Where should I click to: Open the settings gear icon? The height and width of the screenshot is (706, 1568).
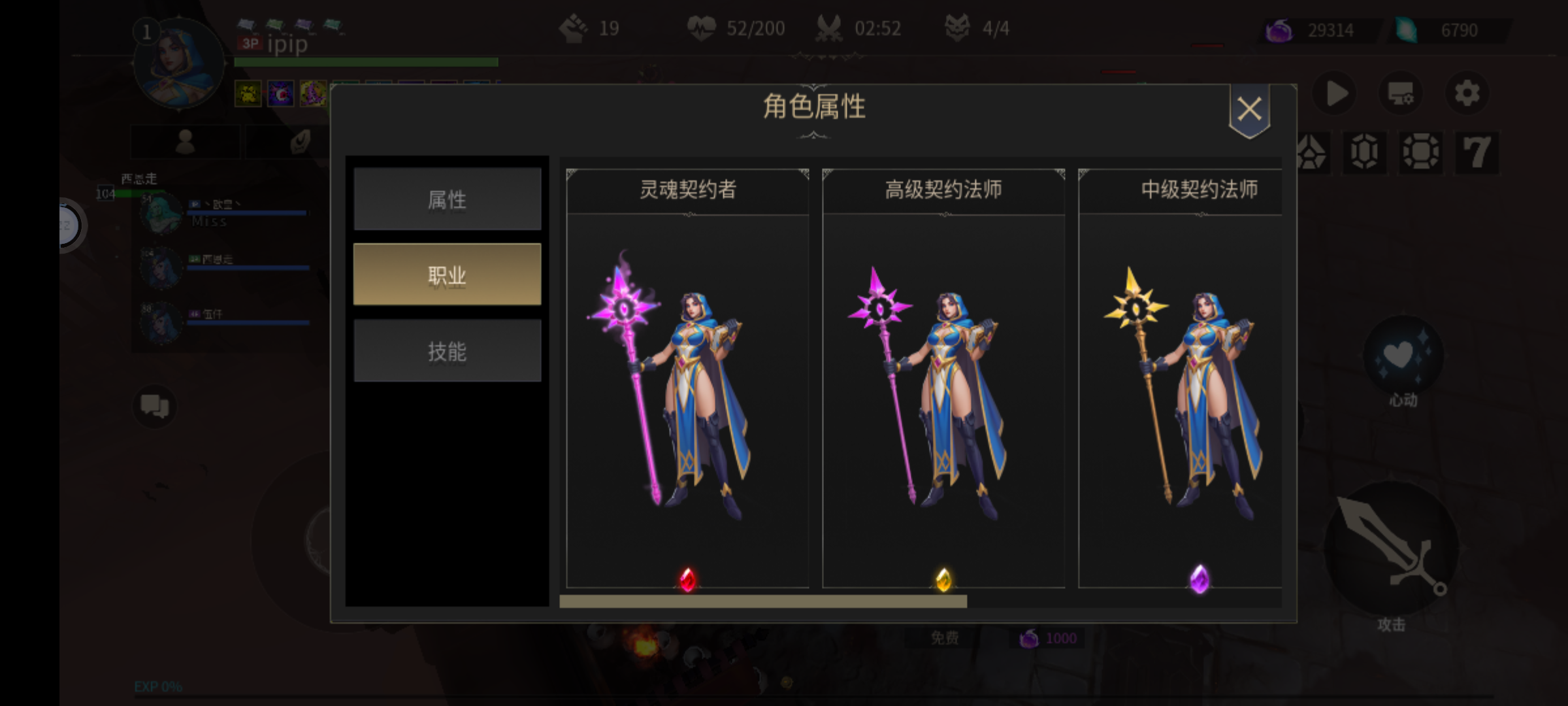coord(1468,93)
